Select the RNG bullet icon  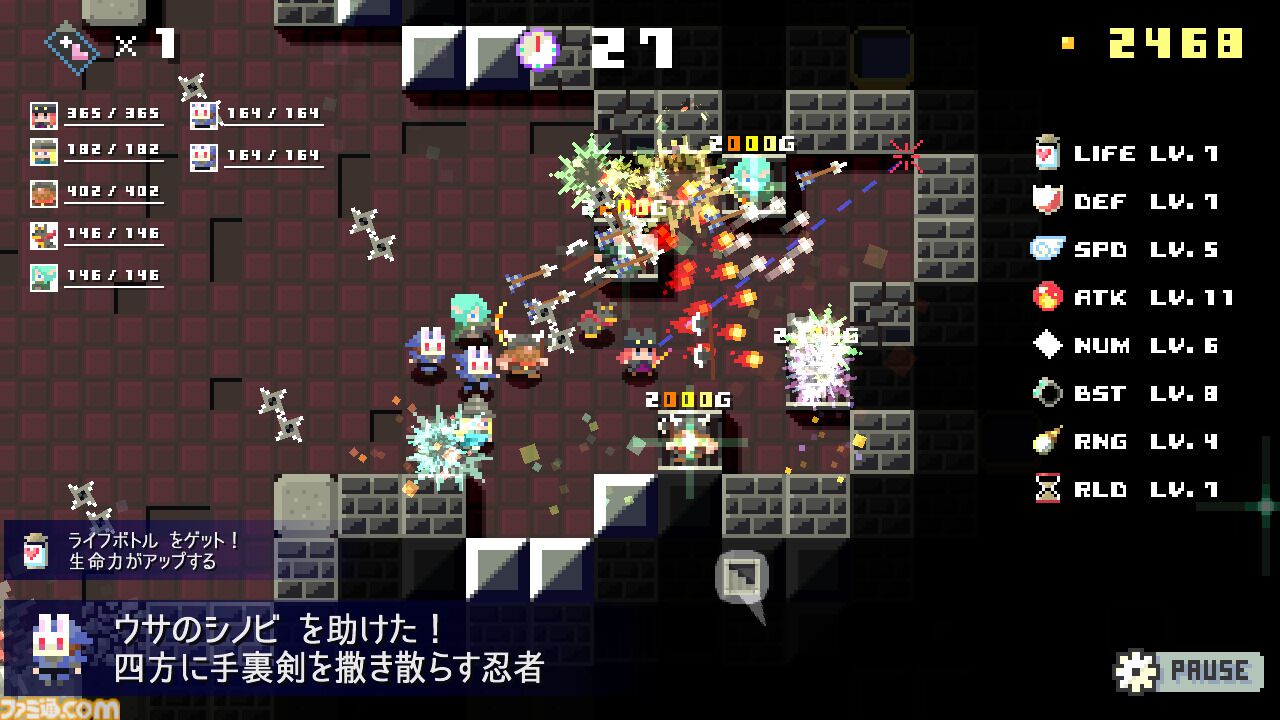click(x=1049, y=441)
